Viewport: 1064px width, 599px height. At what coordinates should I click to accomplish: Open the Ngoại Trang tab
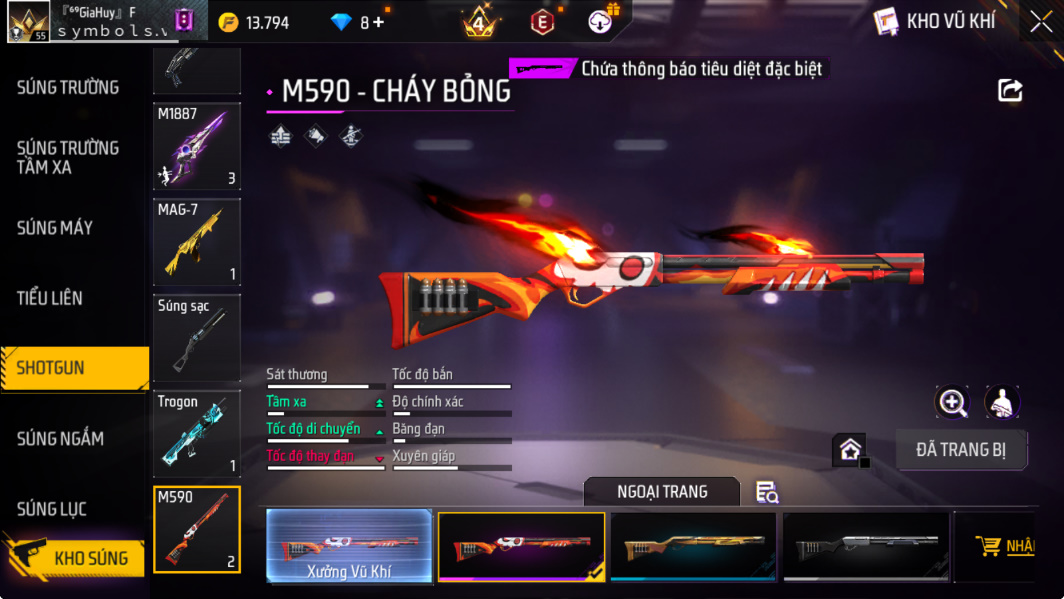662,491
